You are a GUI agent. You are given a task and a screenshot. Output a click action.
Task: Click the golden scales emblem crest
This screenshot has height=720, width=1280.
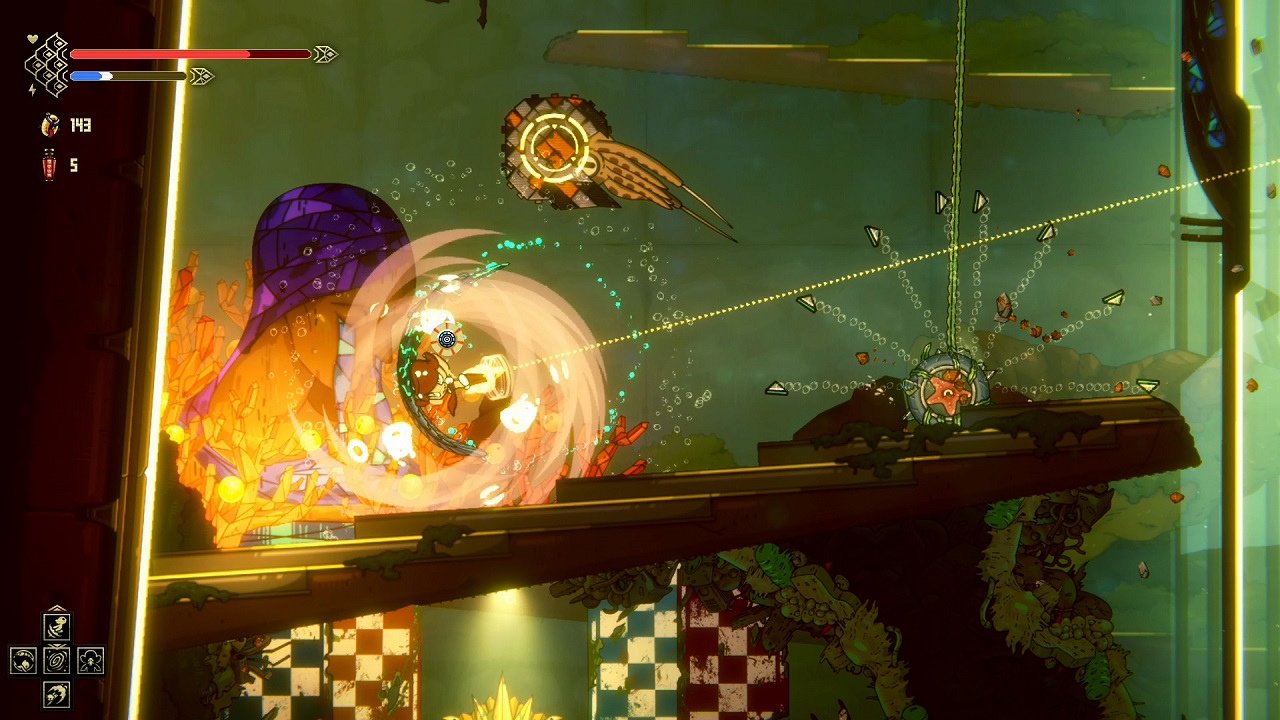46,64
